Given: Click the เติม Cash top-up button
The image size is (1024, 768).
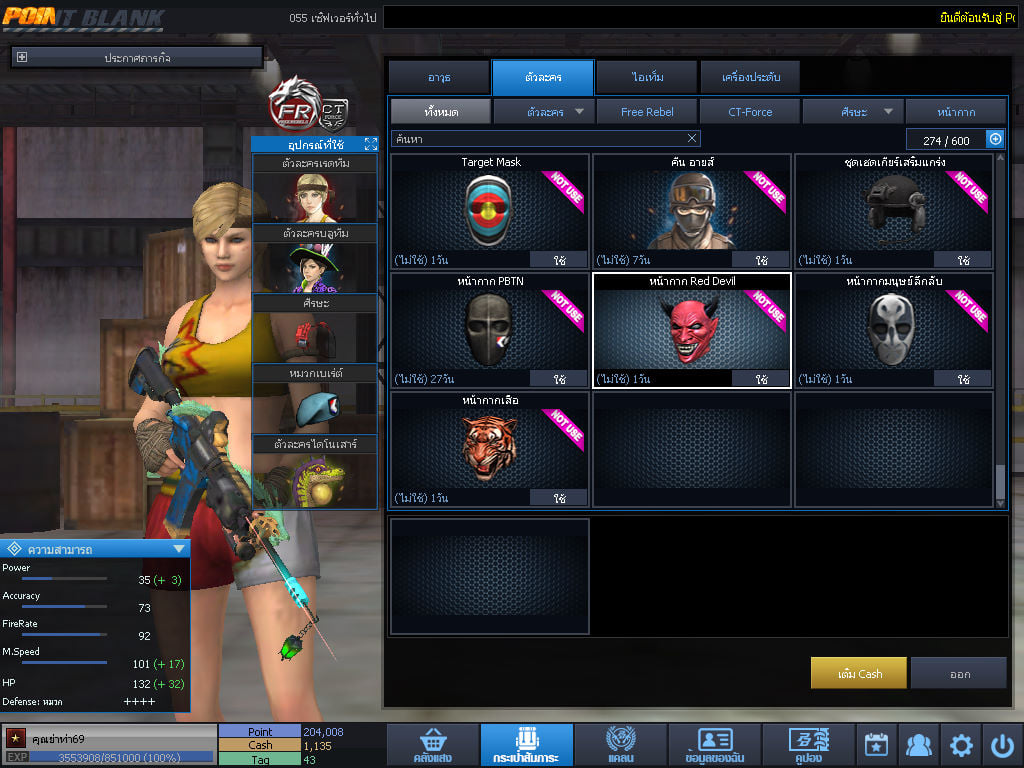Looking at the screenshot, I should pyautogui.click(x=859, y=673).
